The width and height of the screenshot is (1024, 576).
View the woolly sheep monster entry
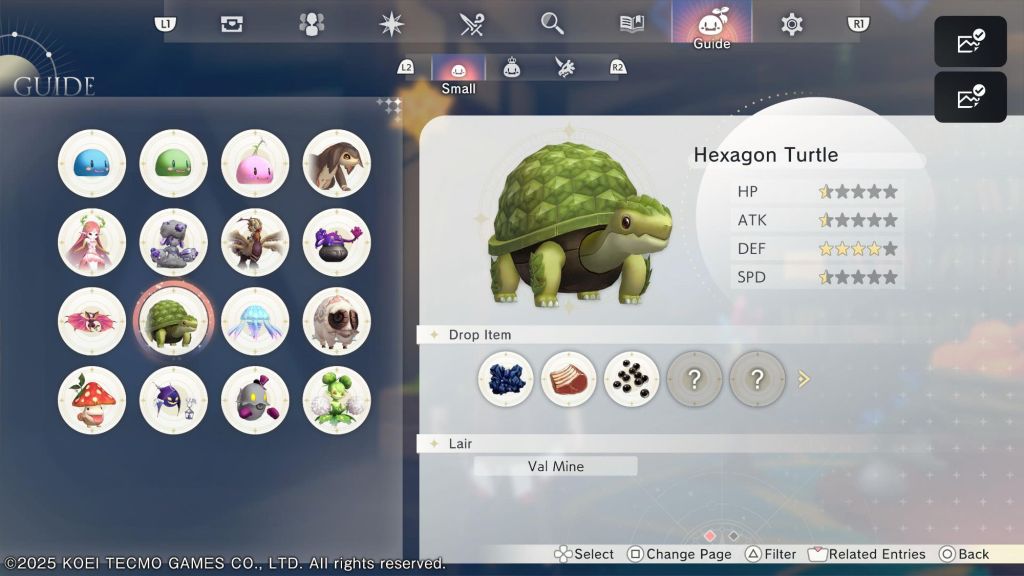[337, 321]
